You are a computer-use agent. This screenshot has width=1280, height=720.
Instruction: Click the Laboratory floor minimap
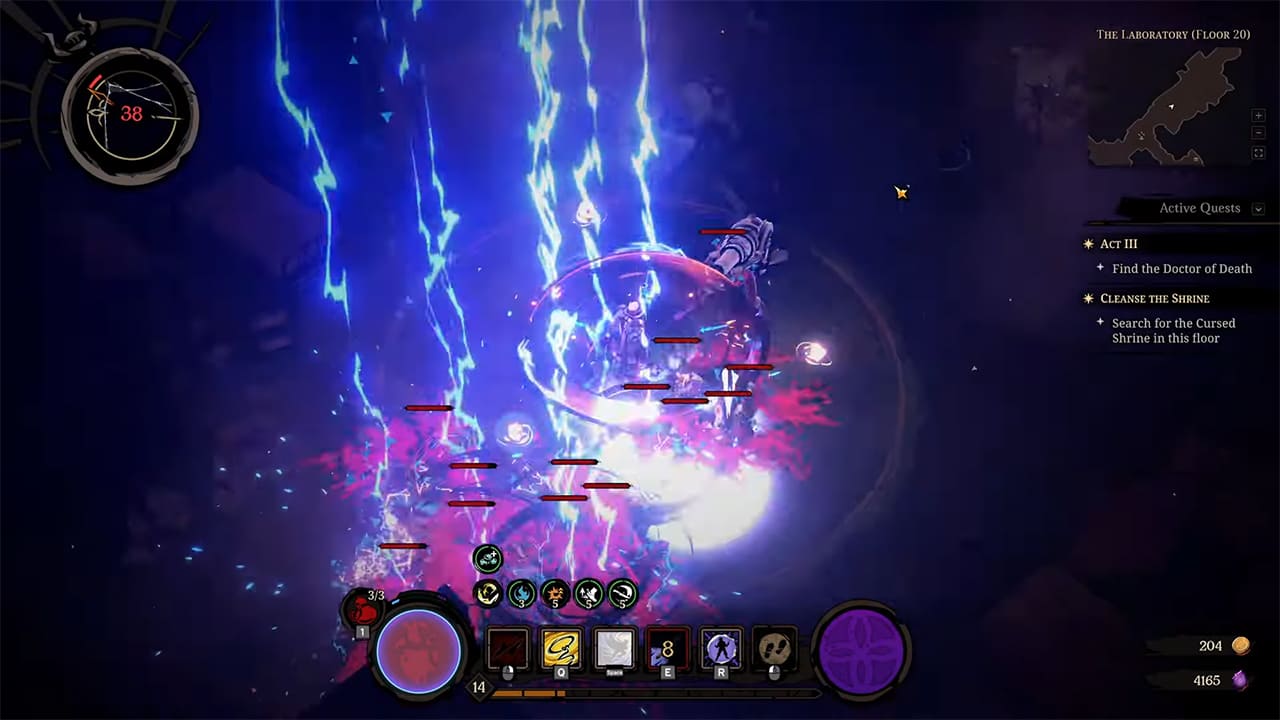[x=1165, y=106]
